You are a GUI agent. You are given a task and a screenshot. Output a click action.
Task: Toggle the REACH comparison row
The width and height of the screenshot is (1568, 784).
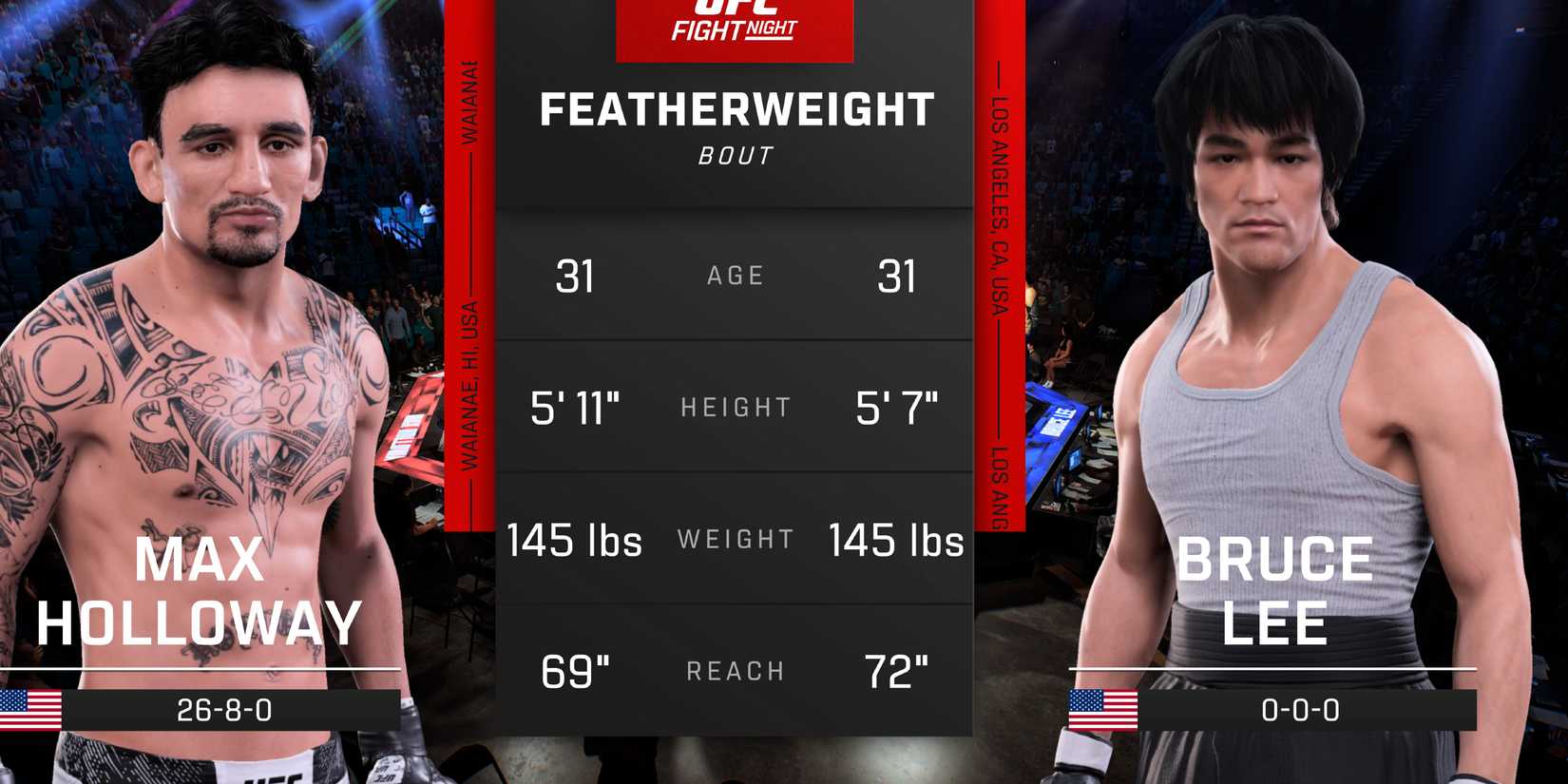[735, 671]
